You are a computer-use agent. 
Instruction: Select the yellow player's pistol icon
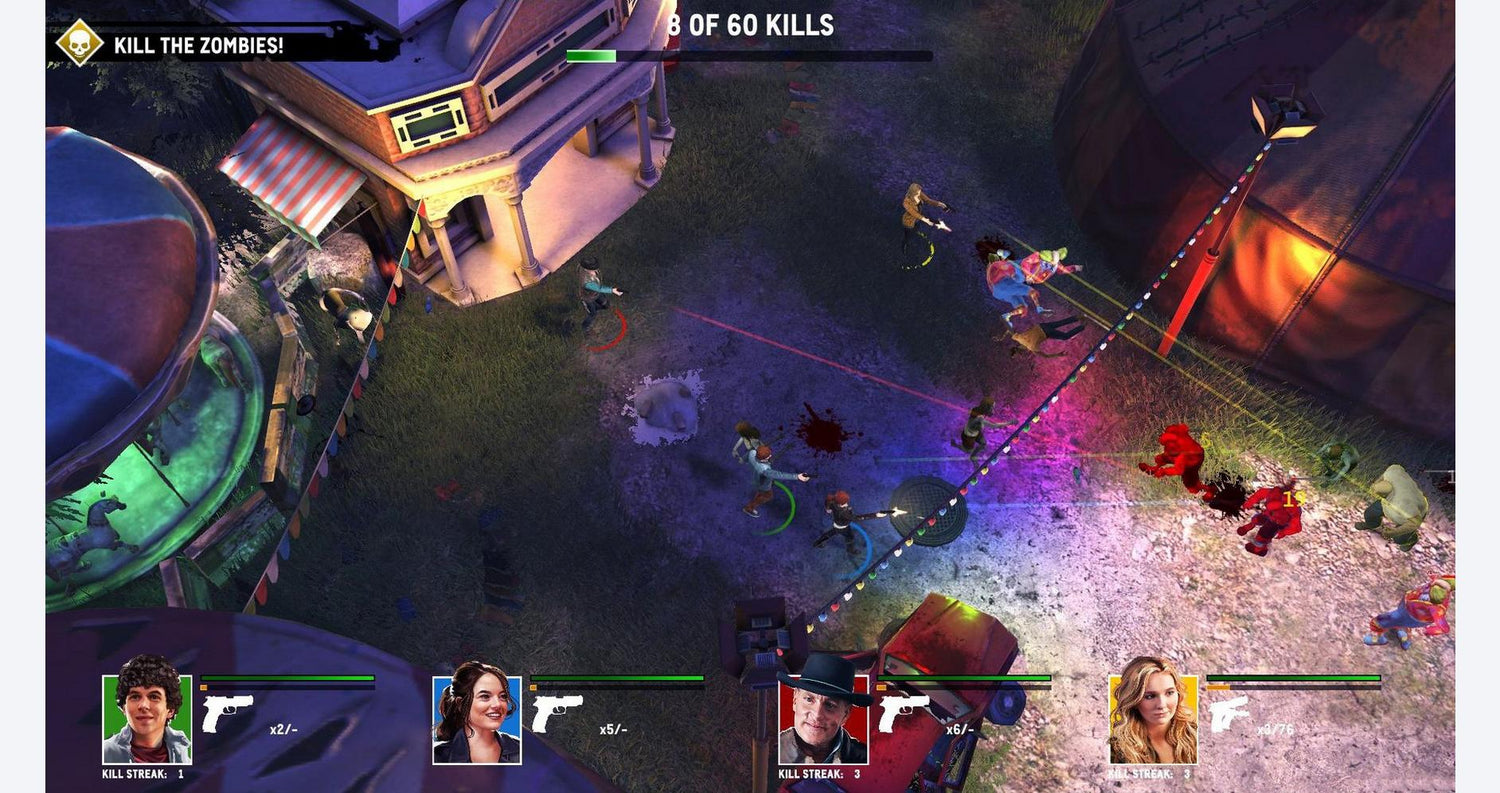[x=1230, y=714]
